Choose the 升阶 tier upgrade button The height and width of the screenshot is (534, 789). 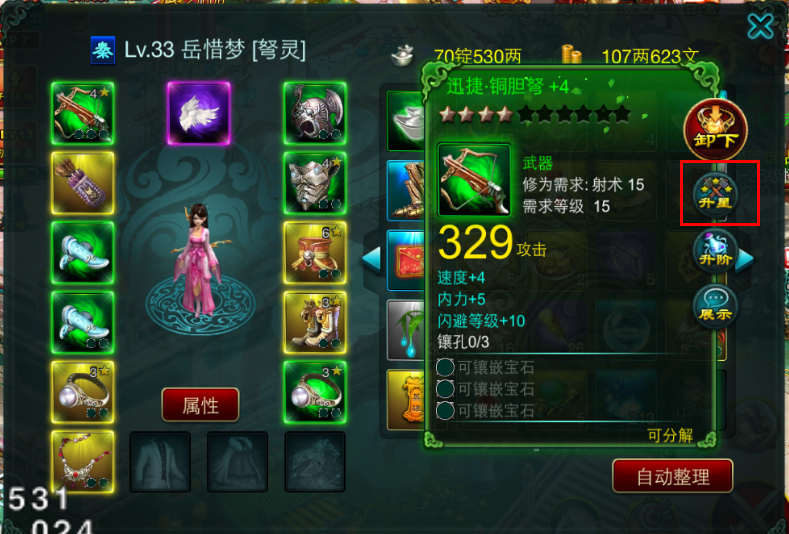coord(716,250)
